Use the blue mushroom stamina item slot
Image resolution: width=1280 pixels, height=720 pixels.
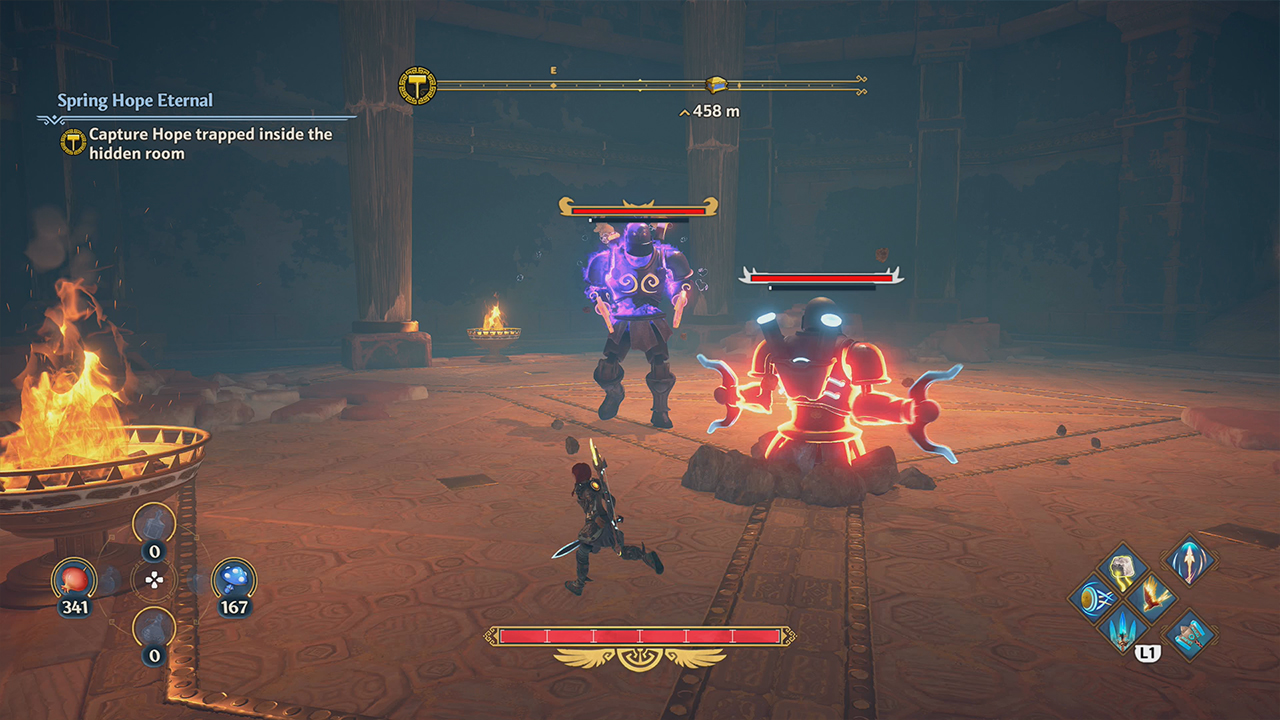tap(233, 578)
